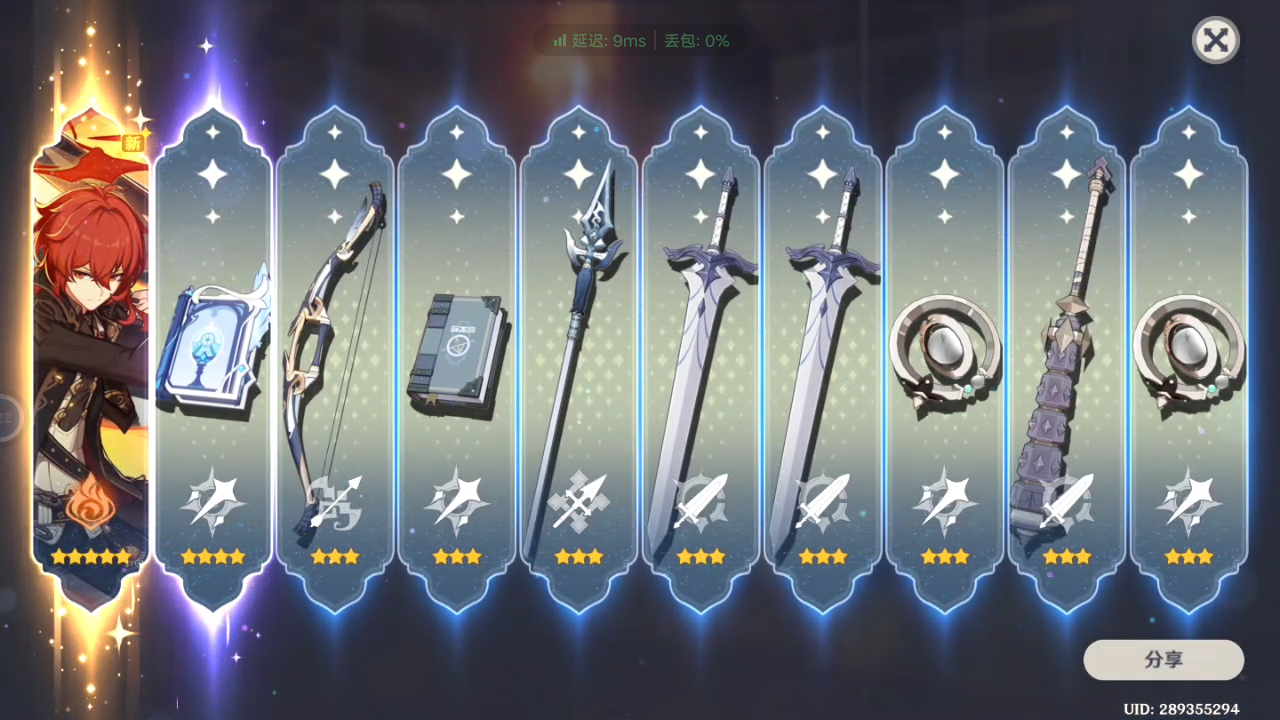
Task: Click the catalyst icon under the magic guide book
Action: coord(213,503)
